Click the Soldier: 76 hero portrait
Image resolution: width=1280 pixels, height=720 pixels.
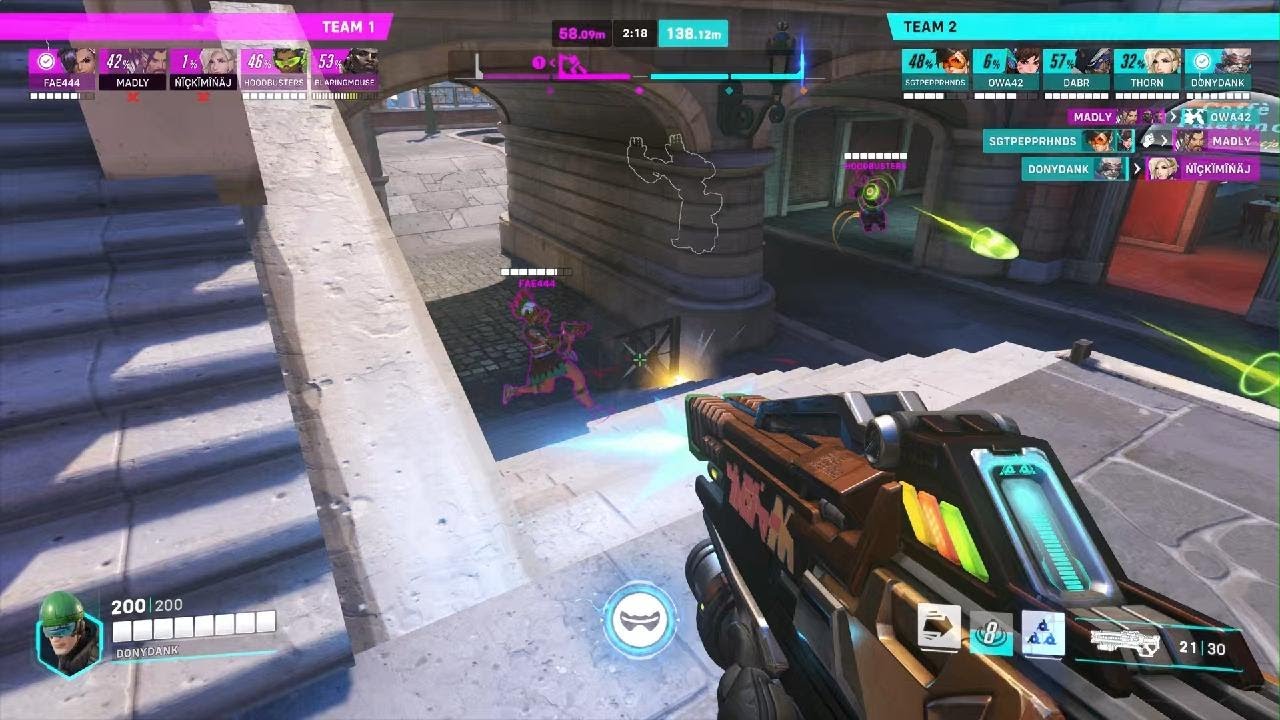pos(69,633)
